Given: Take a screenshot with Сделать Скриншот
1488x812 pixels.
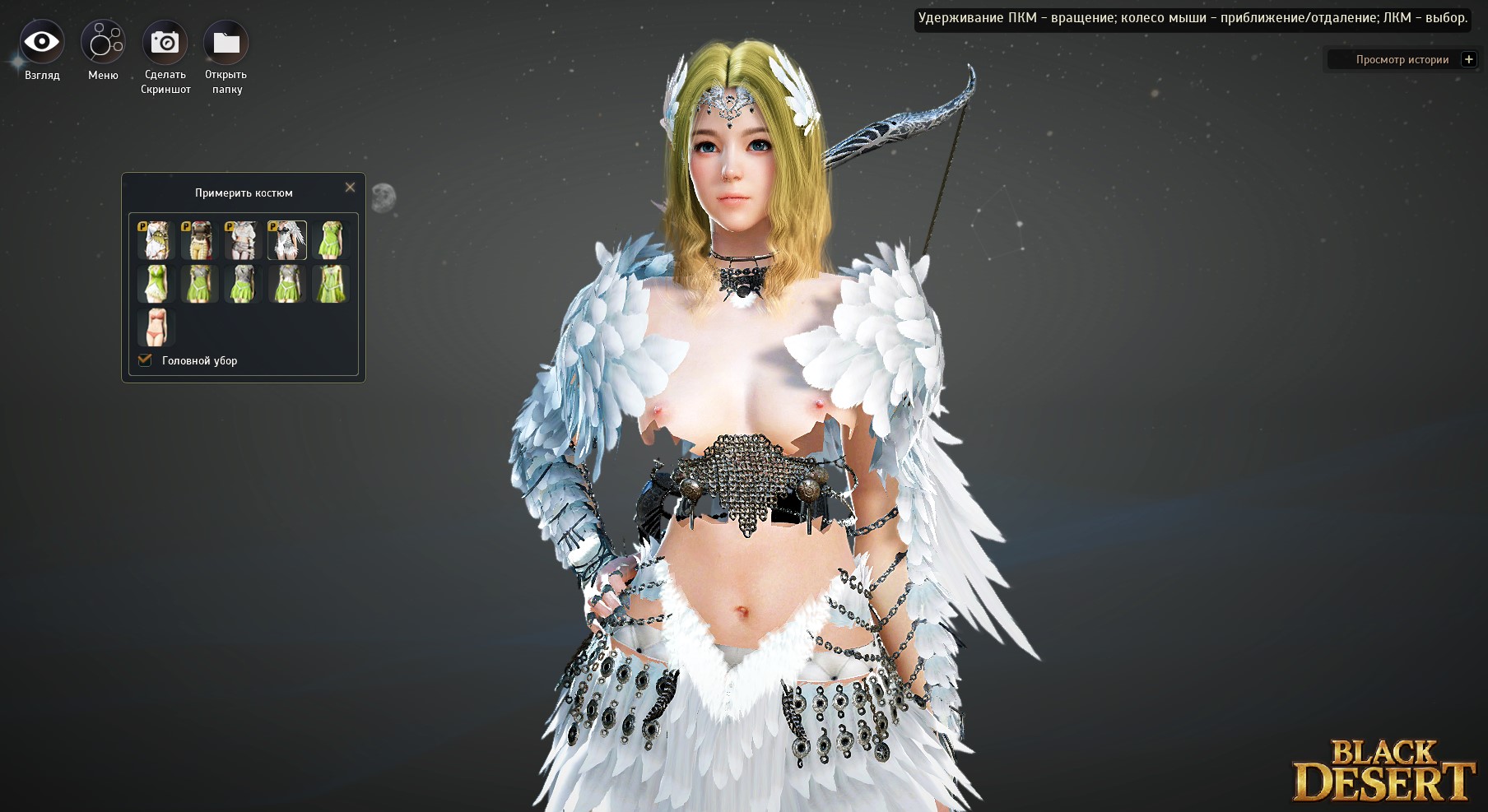Looking at the screenshot, I should (x=165, y=43).
